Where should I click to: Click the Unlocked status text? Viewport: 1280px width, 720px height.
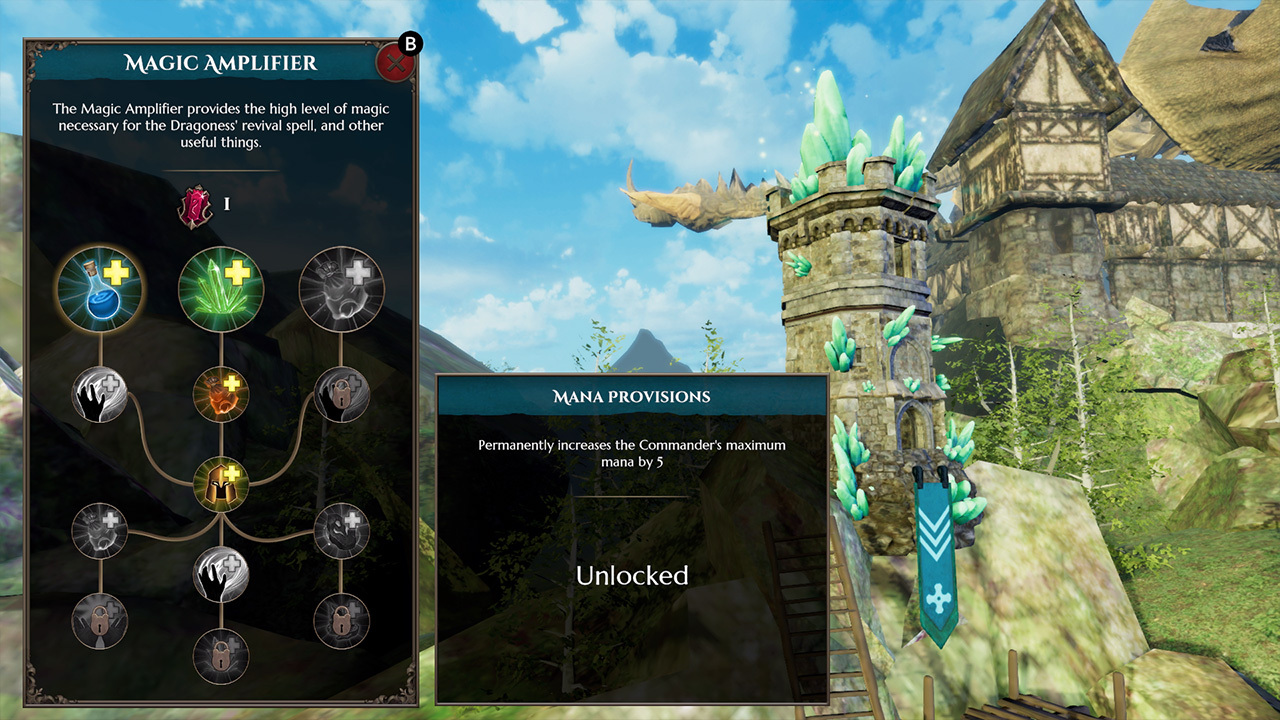pyautogui.click(x=631, y=575)
